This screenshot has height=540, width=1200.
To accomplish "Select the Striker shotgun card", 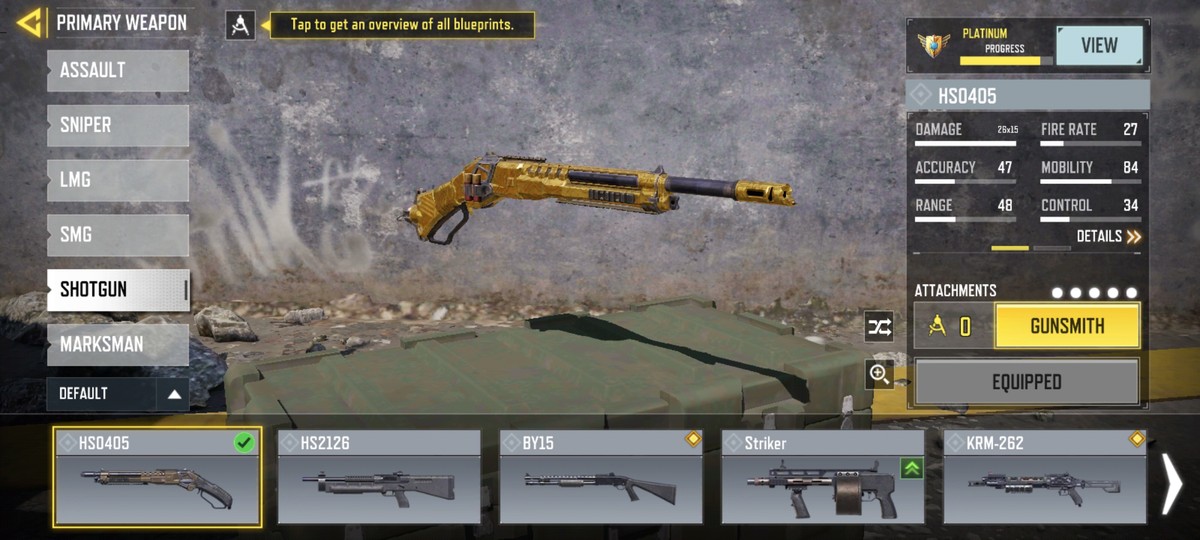I will point(823,478).
